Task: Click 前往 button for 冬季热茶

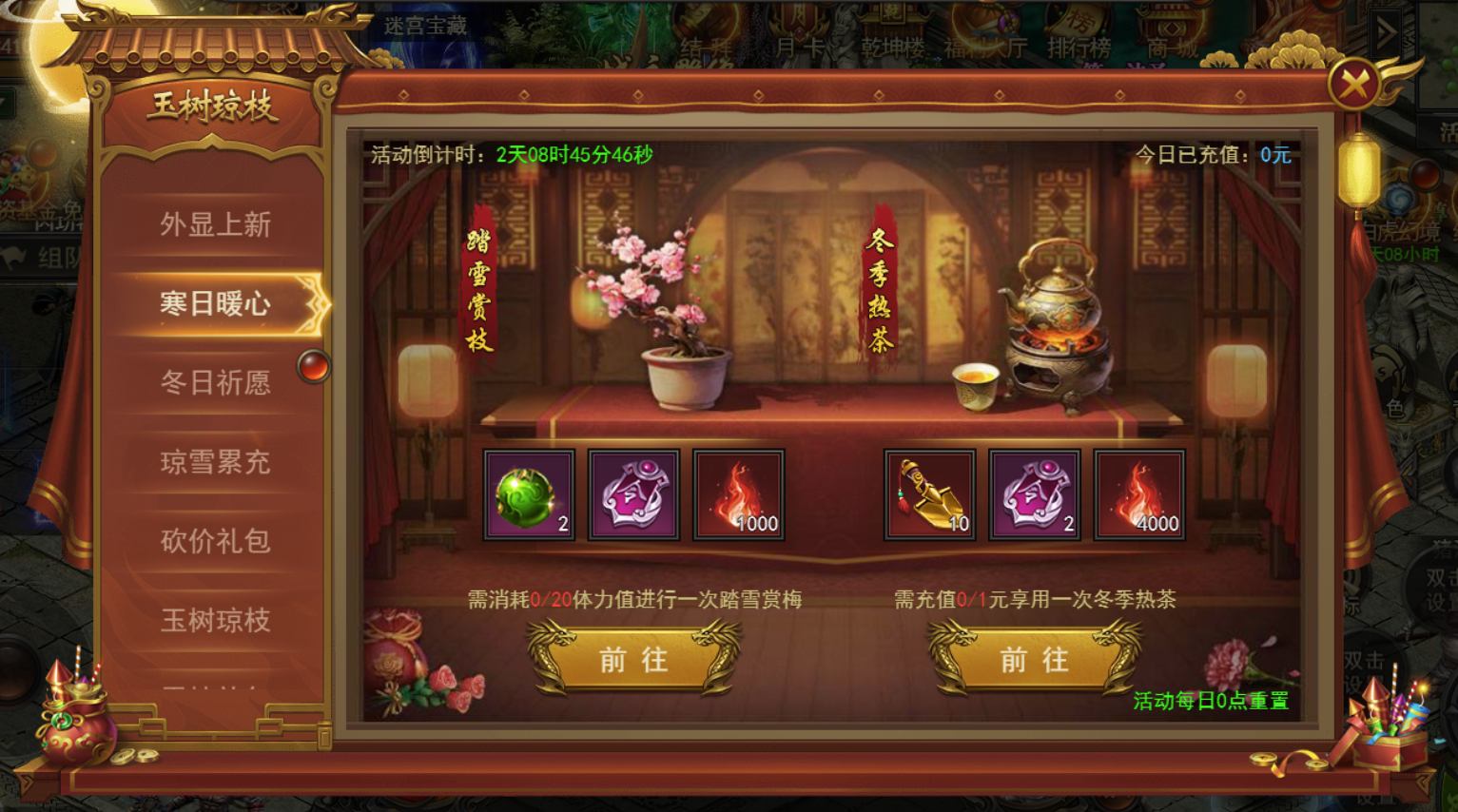Action: (x=1033, y=658)
